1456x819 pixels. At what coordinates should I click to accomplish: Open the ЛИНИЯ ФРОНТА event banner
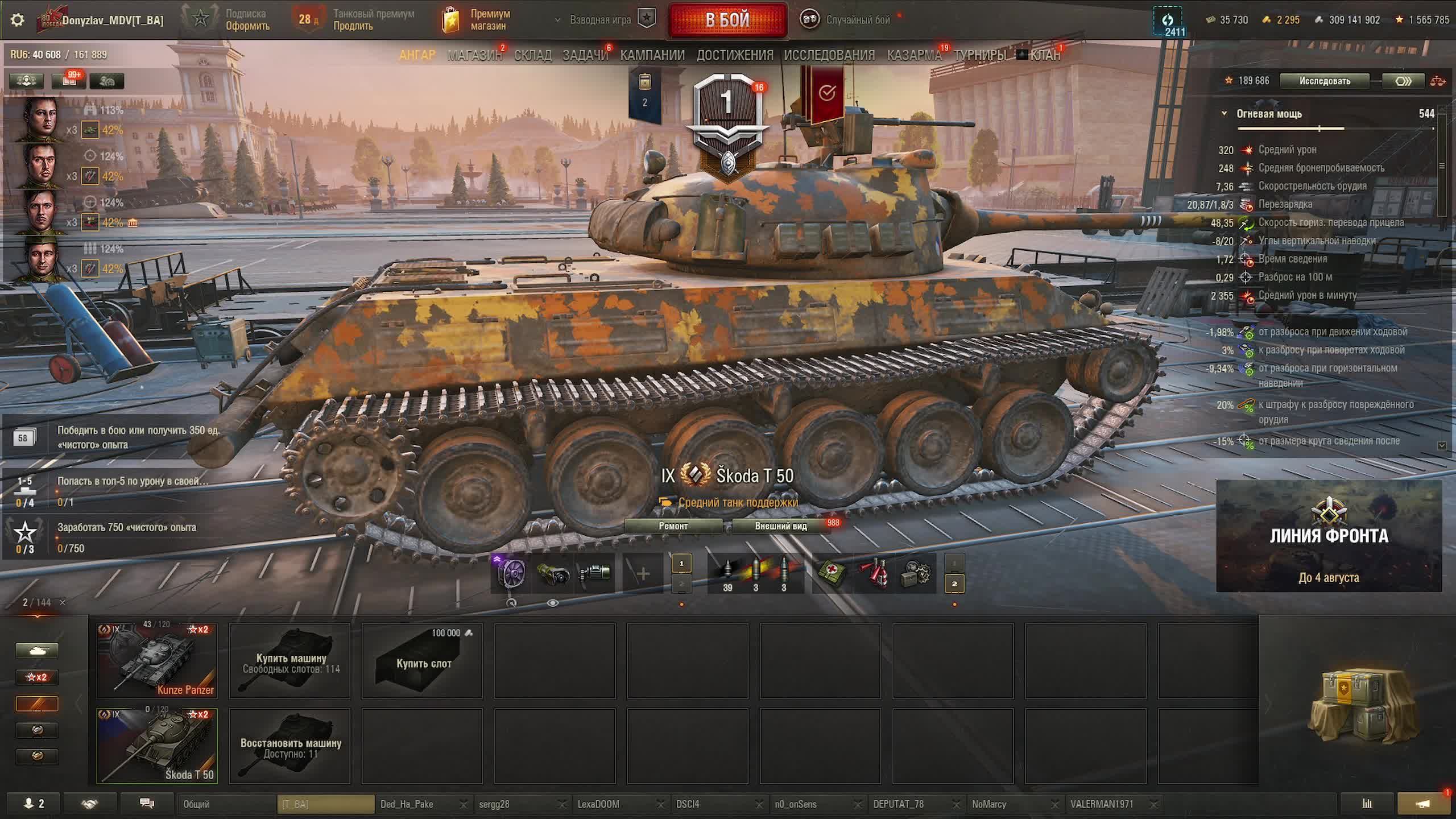point(1329,536)
